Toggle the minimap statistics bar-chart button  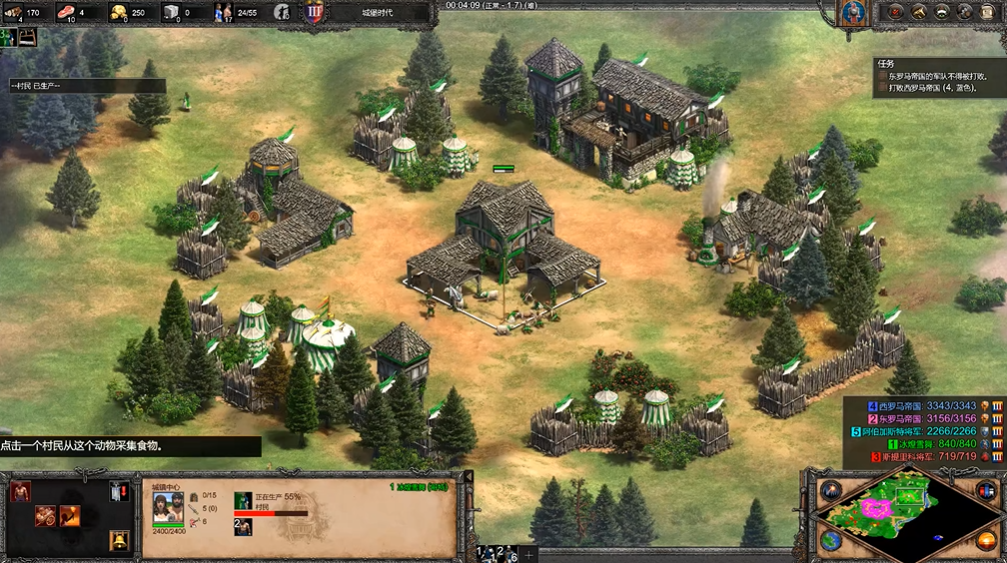(987, 491)
